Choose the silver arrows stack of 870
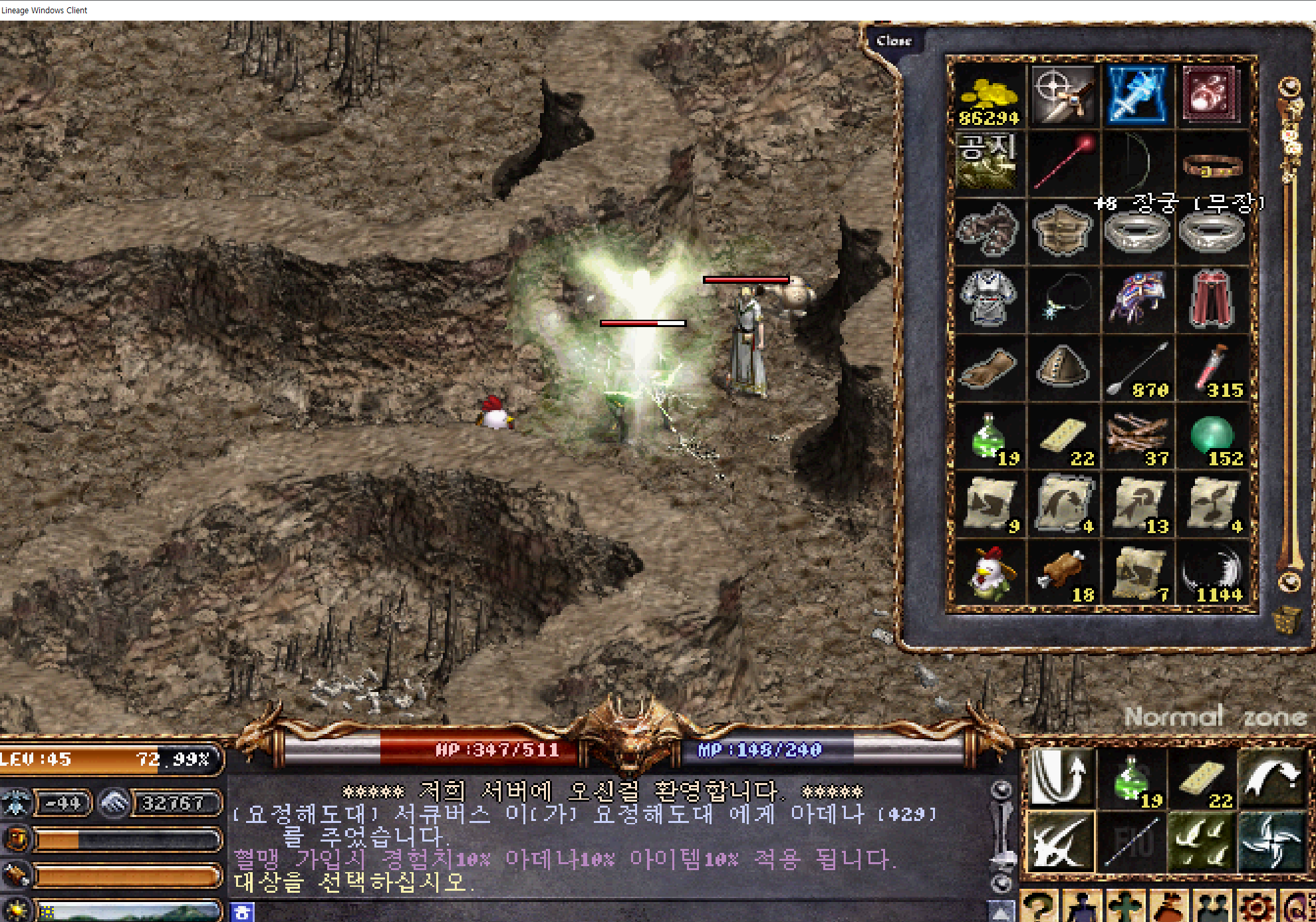The height and width of the screenshot is (922, 1316). [1138, 368]
